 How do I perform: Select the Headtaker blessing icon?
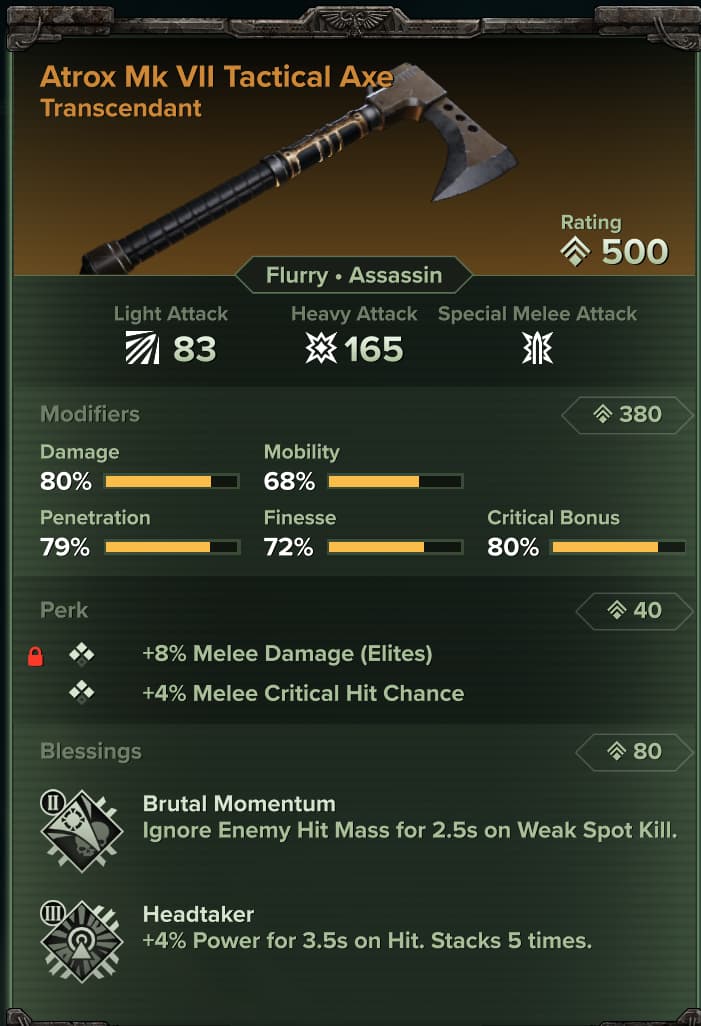pyautogui.click(x=81, y=940)
